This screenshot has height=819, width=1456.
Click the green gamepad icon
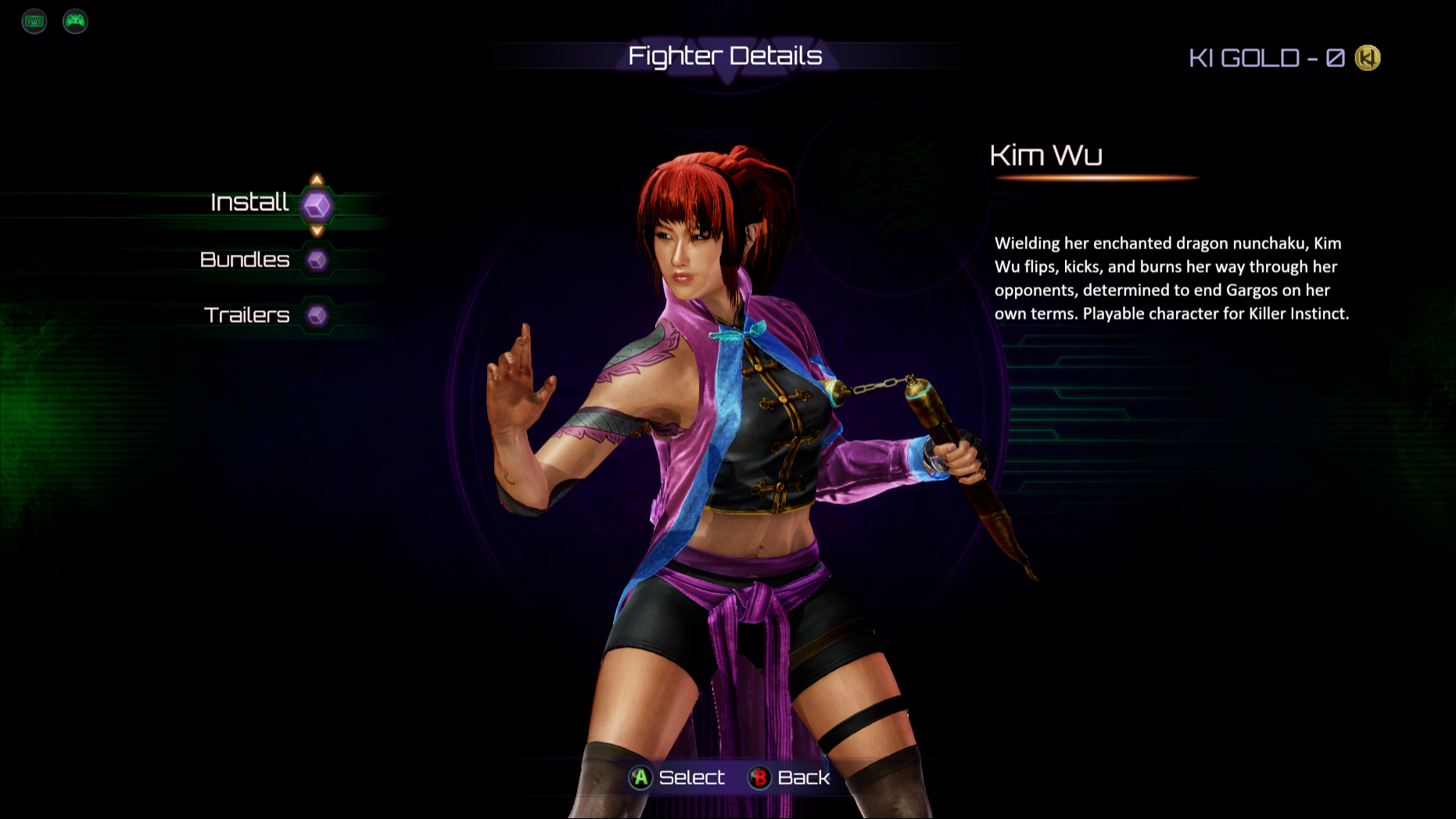[x=75, y=21]
